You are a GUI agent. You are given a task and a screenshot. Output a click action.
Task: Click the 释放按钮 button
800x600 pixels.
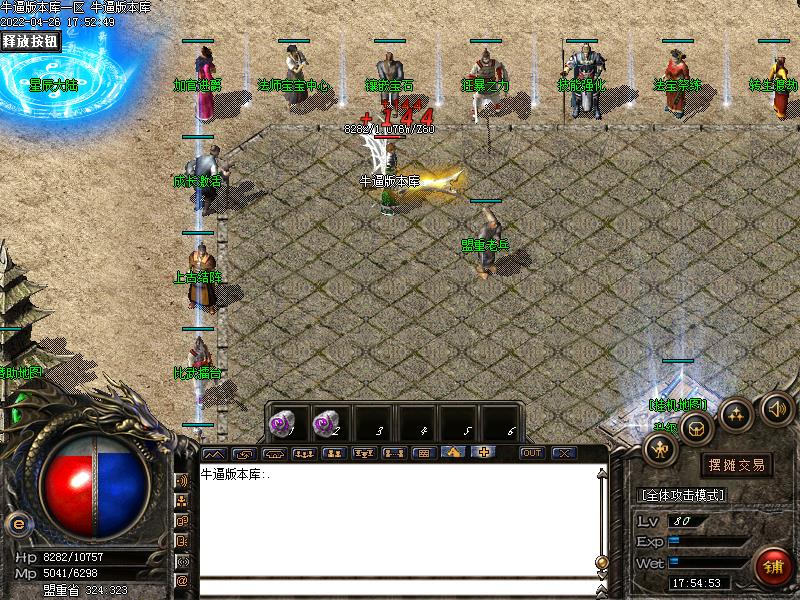click(x=30, y=41)
